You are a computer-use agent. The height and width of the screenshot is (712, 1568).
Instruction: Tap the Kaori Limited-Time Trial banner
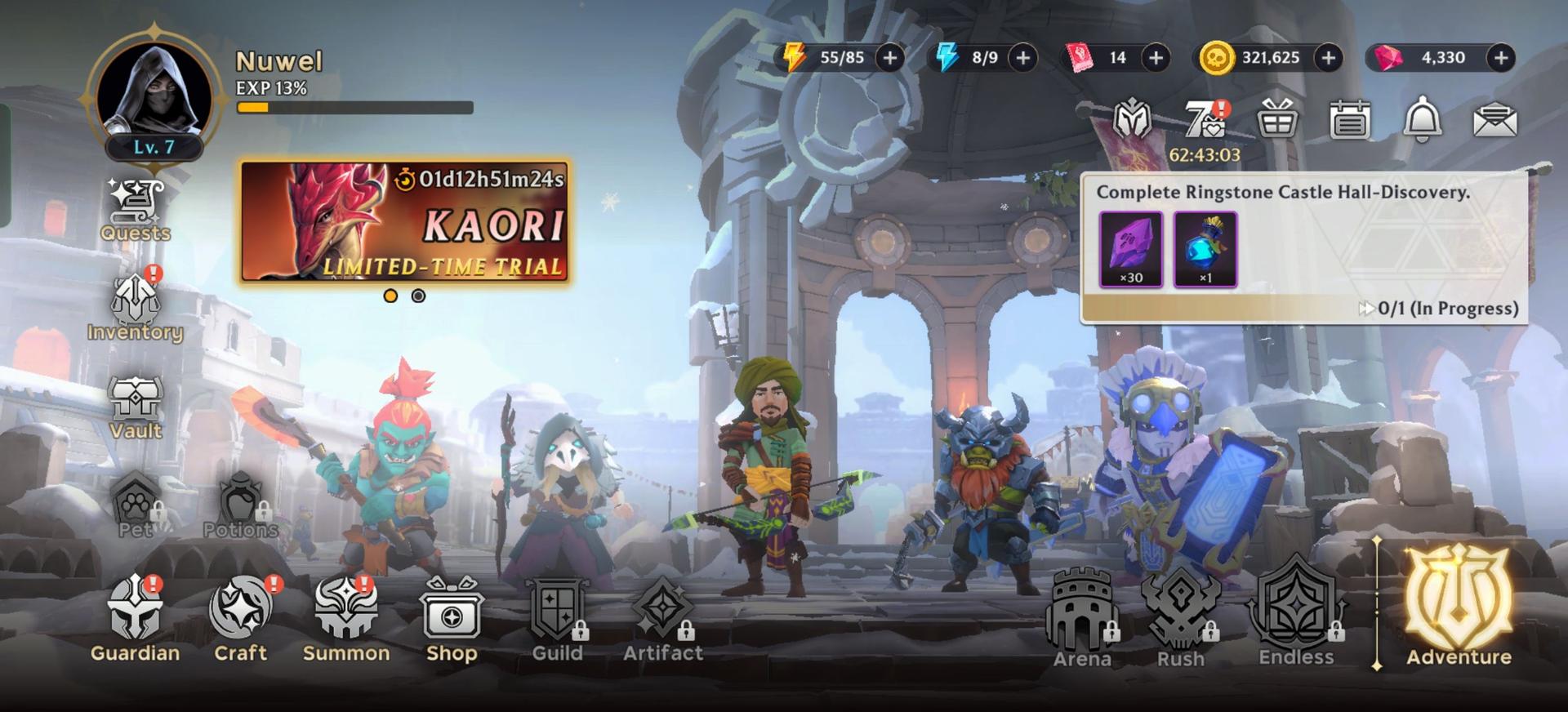405,222
